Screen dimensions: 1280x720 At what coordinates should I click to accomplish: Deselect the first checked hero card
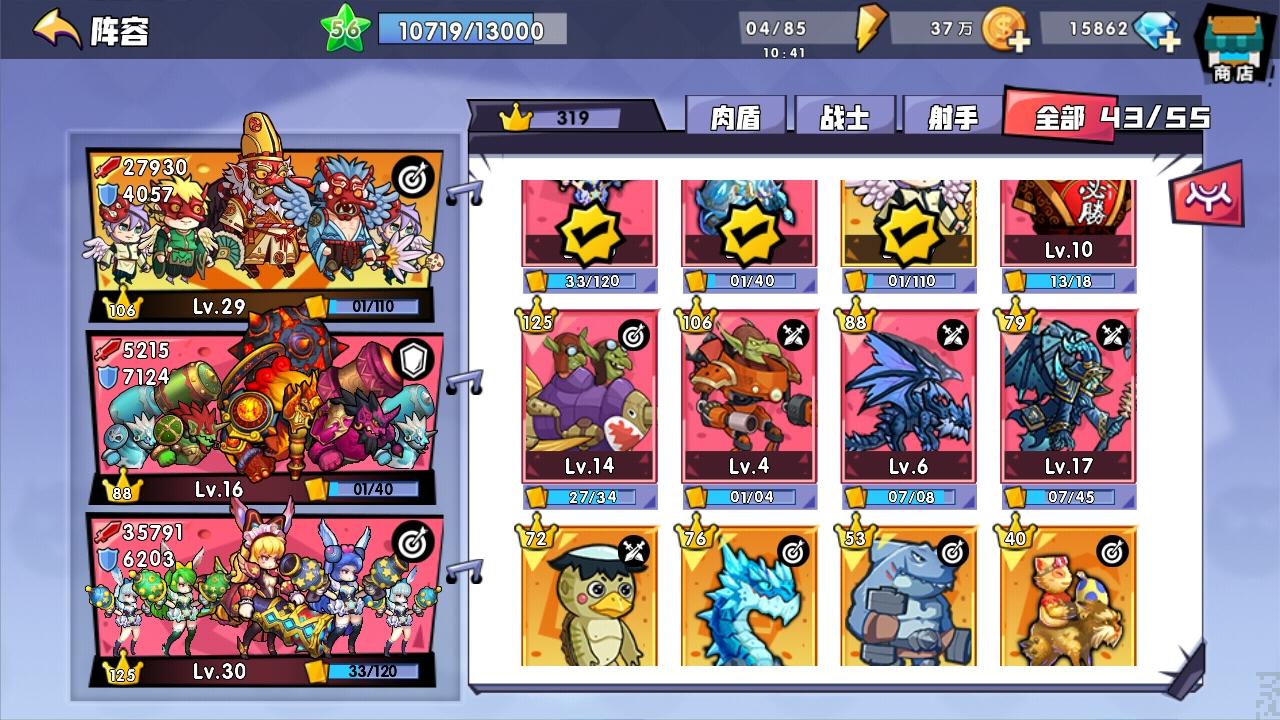(x=588, y=228)
